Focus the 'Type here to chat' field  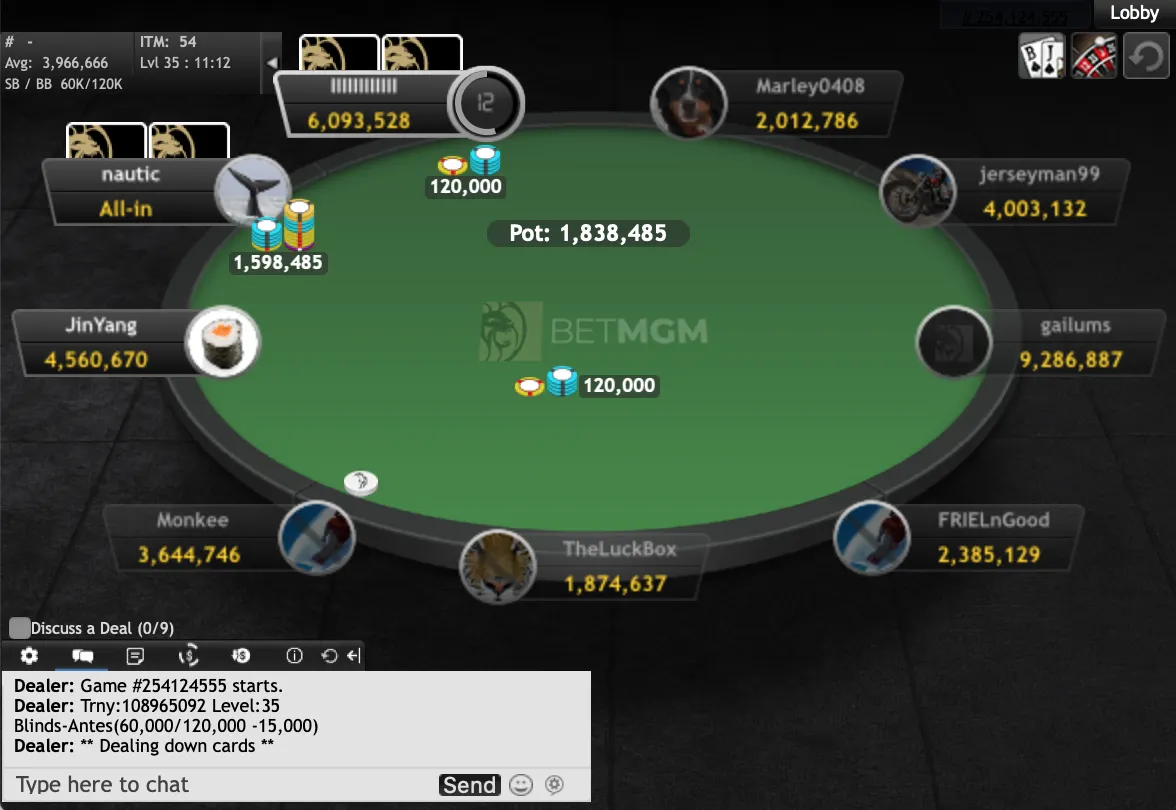[x=220, y=784]
